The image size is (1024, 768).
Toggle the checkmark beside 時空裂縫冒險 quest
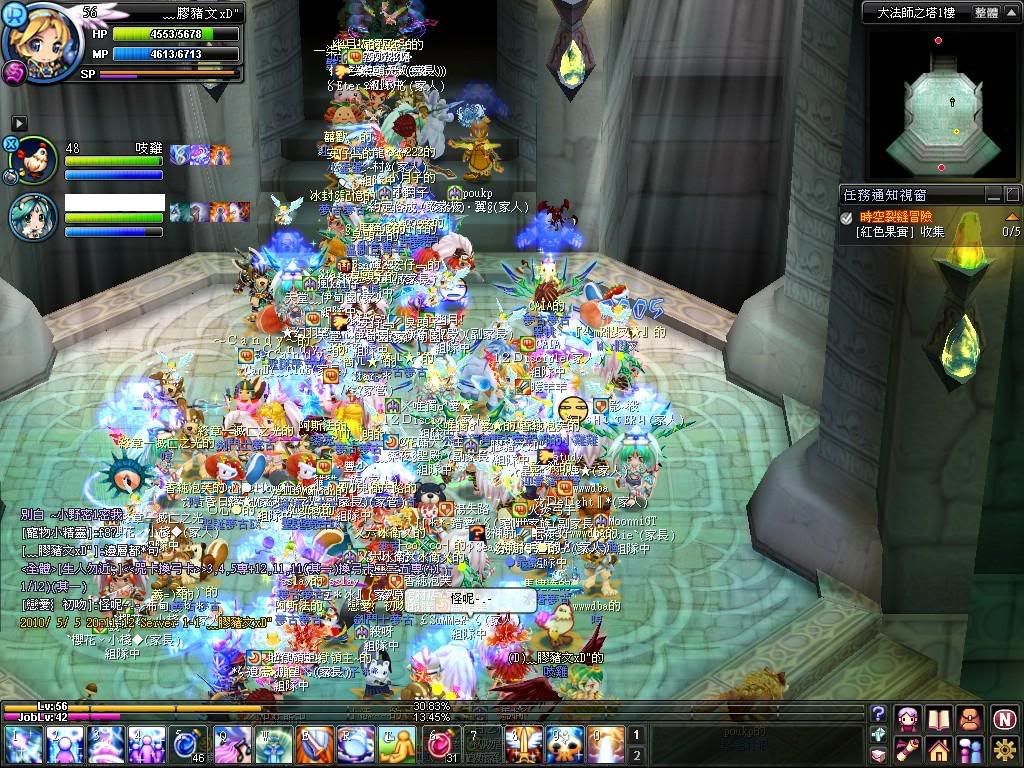(x=846, y=216)
